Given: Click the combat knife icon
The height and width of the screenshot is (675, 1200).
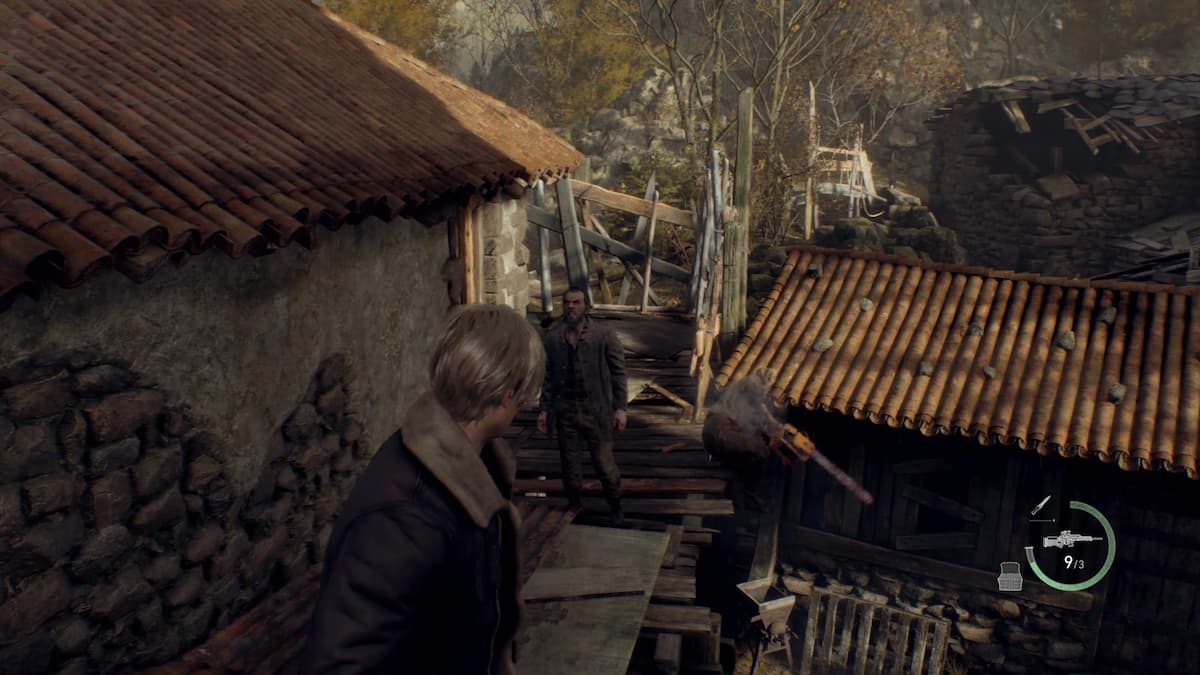Looking at the screenshot, I should pos(1041,506).
